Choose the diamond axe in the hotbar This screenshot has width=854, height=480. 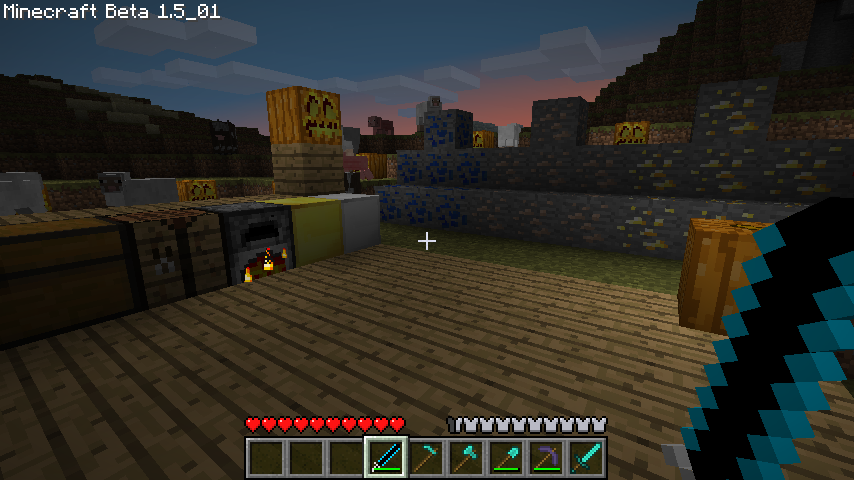click(x=465, y=458)
